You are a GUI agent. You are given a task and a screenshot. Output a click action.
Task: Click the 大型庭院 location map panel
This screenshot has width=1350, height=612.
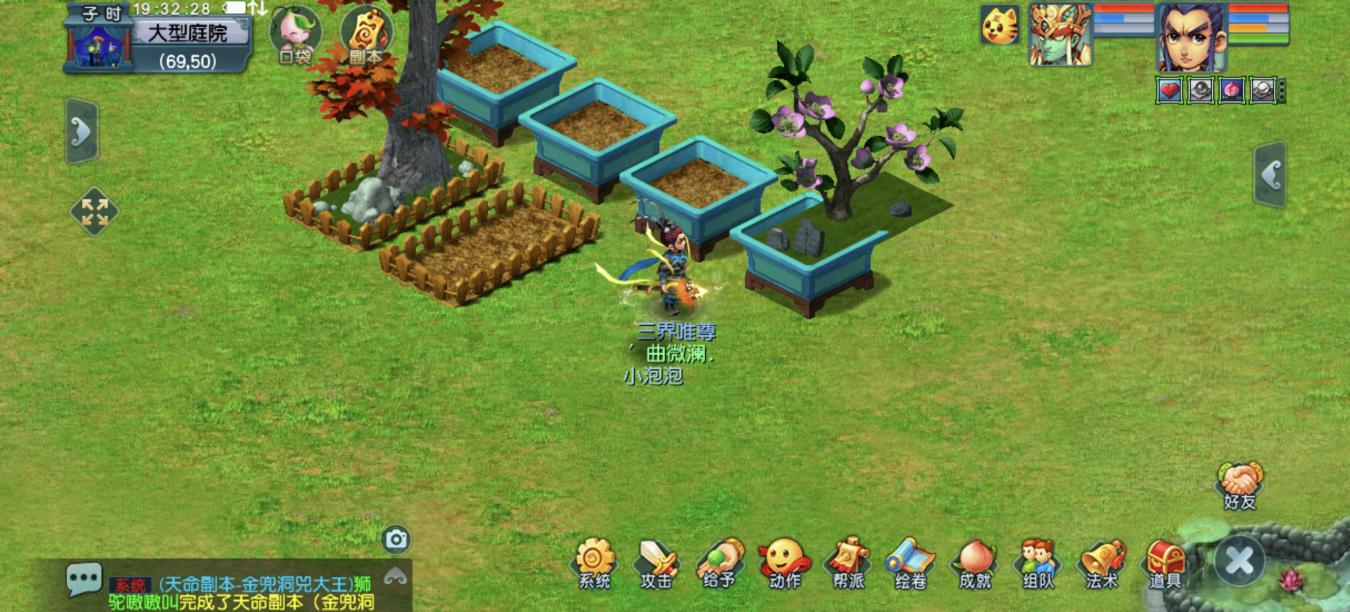coord(188,34)
